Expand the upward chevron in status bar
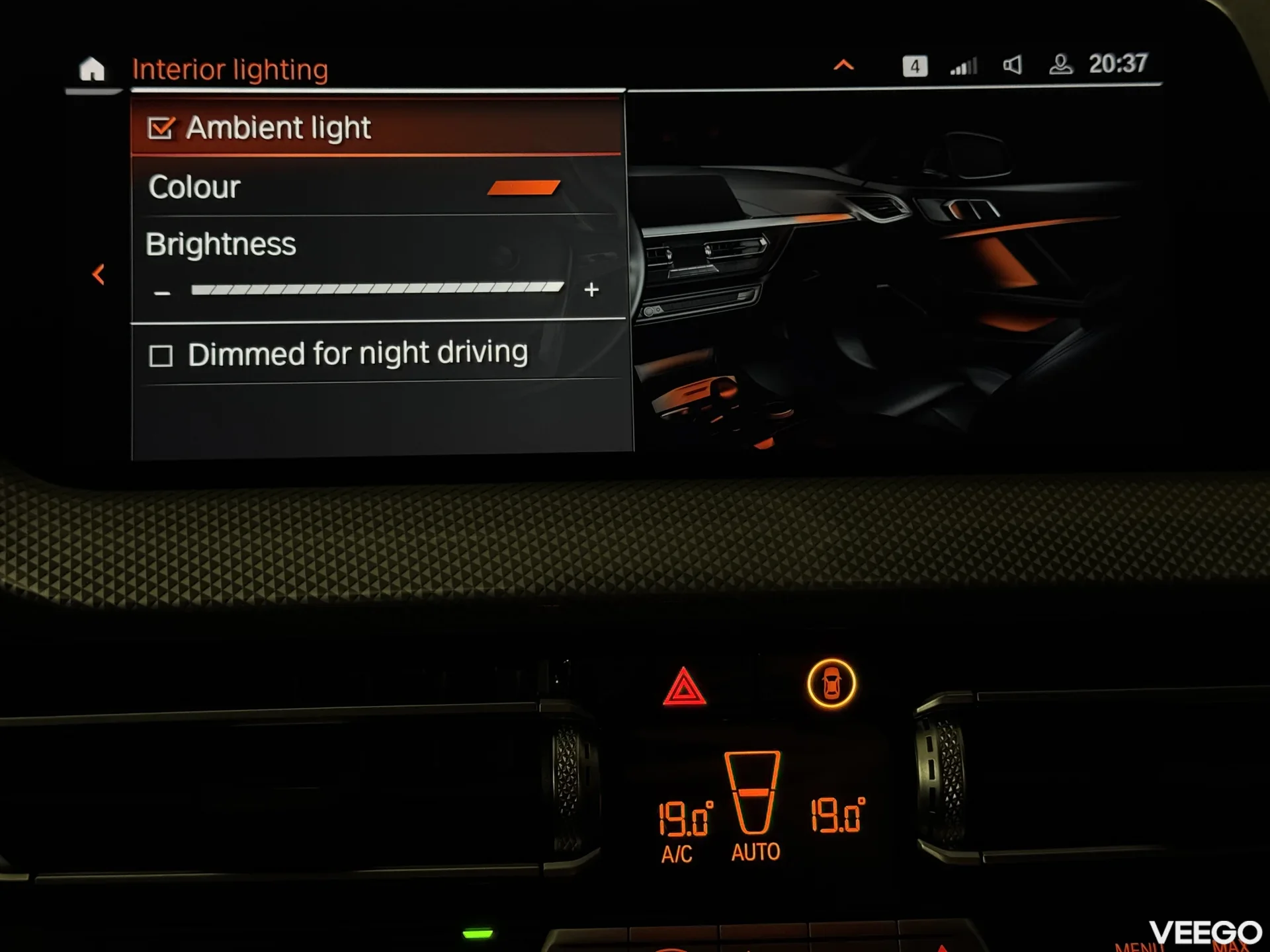This screenshot has width=1270, height=952. coord(843,65)
